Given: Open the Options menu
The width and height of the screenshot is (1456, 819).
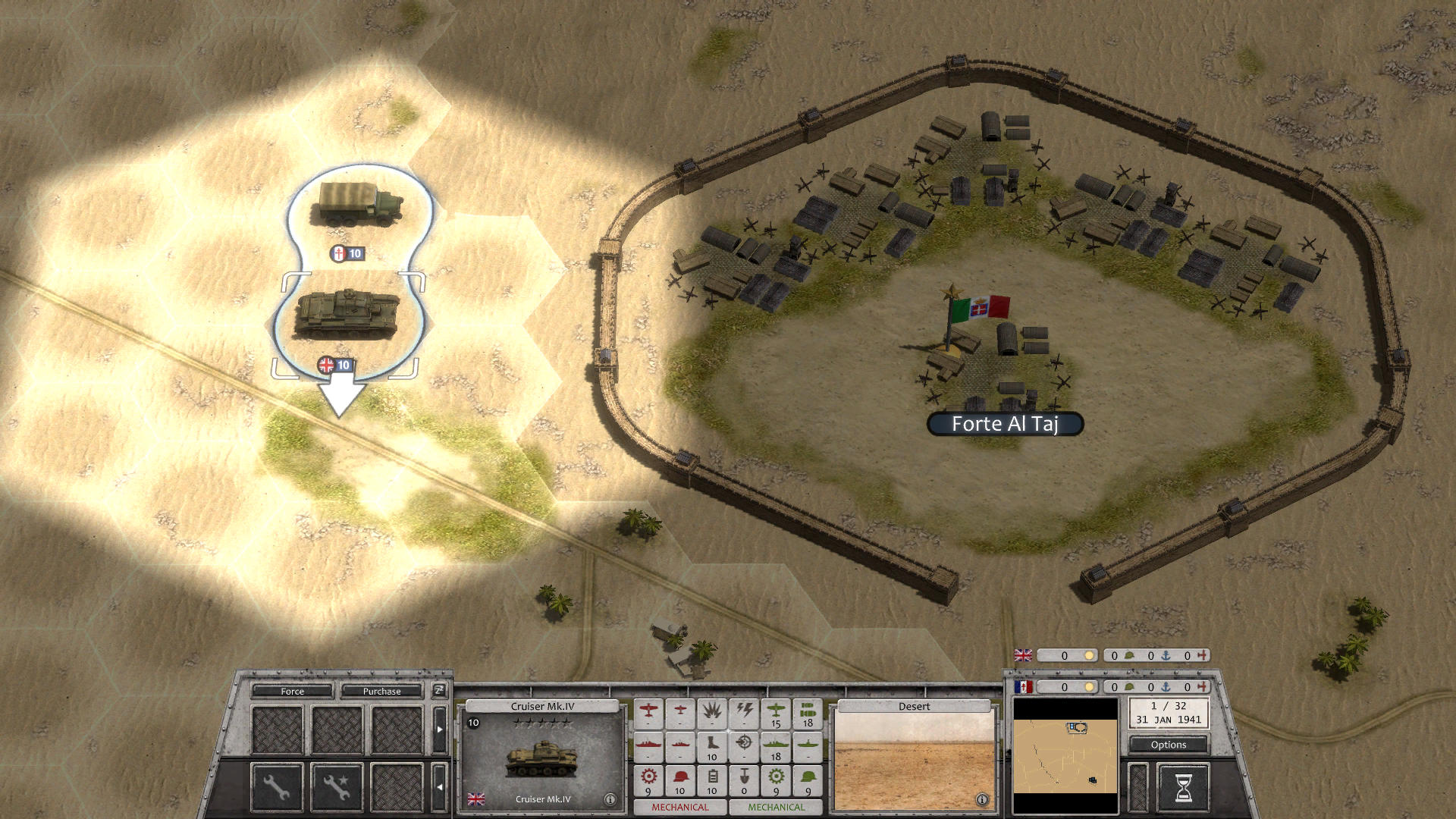Looking at the screenshot, I should 1168,745.
